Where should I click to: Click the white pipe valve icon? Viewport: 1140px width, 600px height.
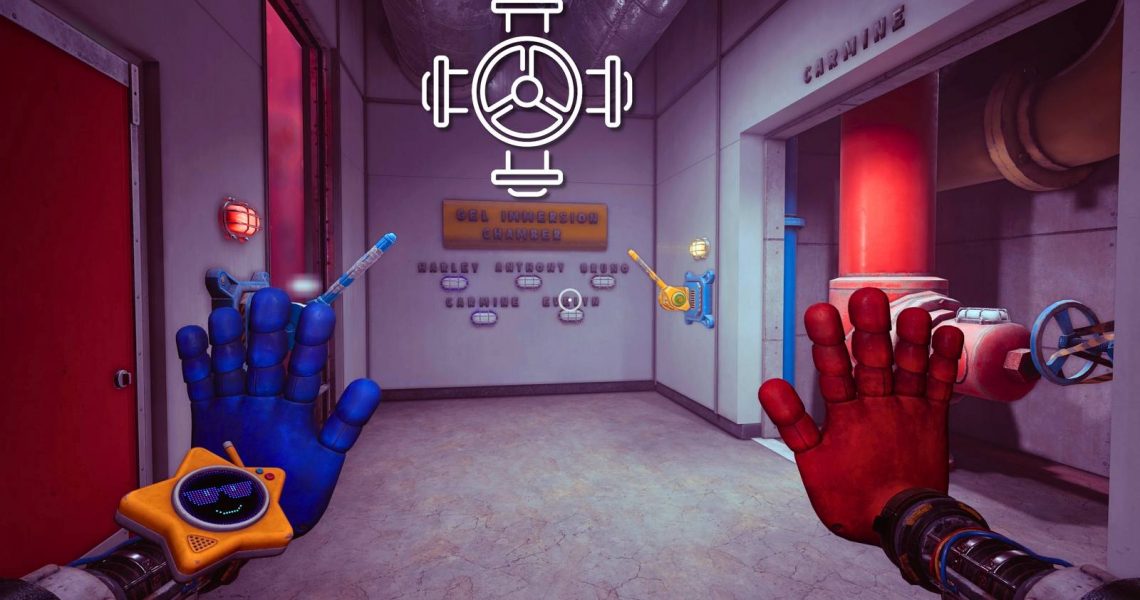[526, 96]
